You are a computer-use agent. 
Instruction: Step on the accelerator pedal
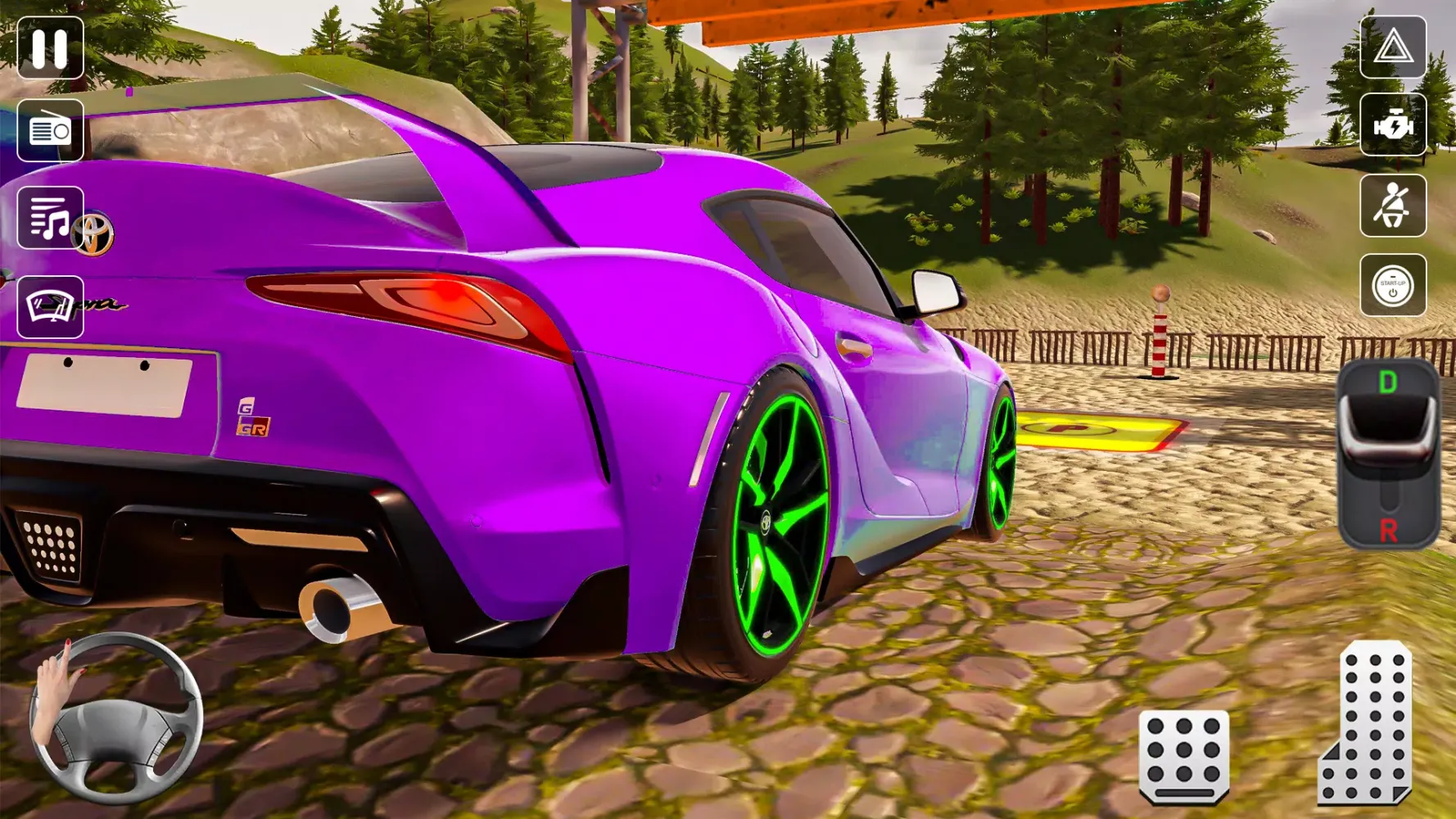click(x=1365, y=723)
